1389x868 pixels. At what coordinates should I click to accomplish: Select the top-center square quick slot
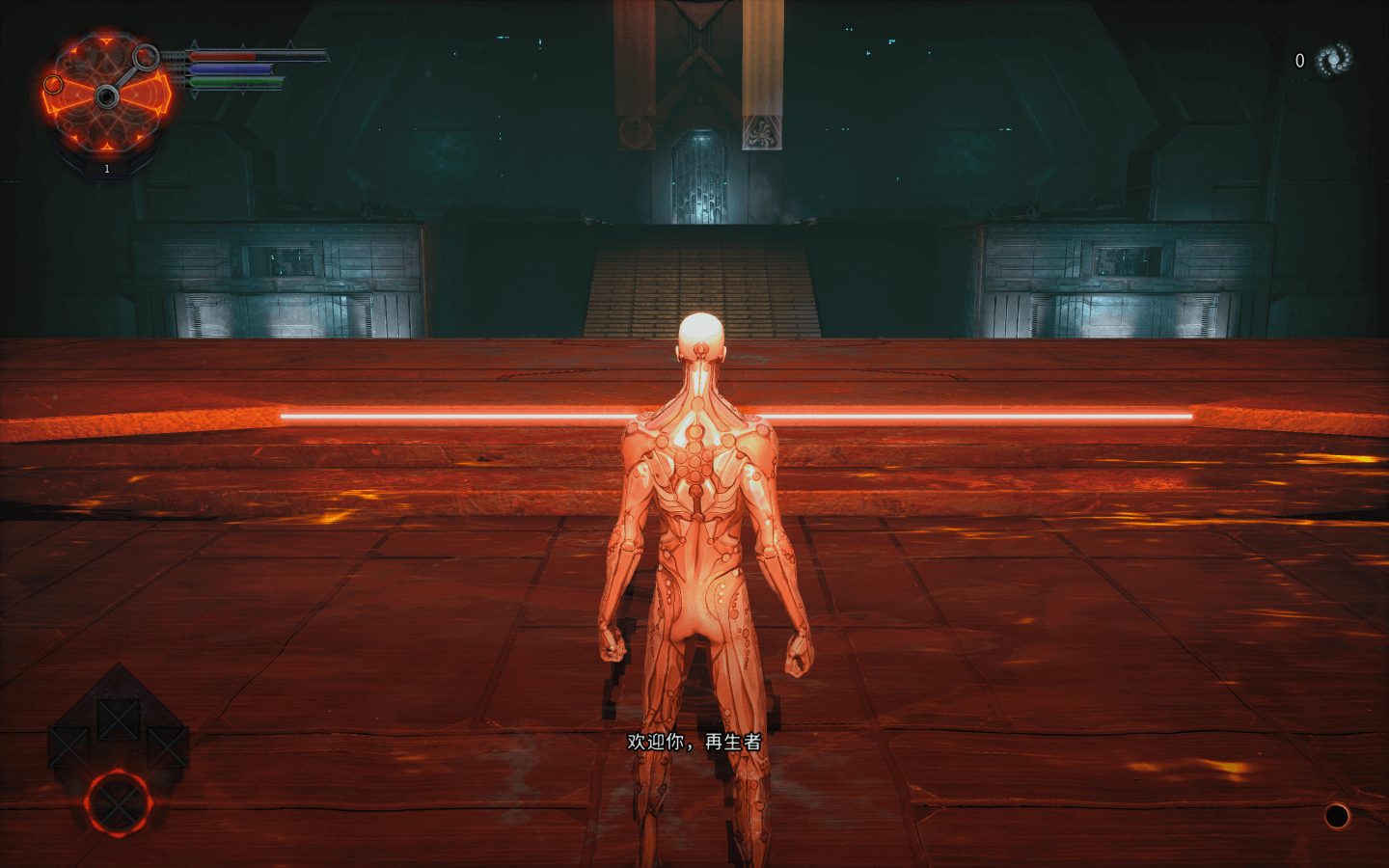[x=118, y=719]
